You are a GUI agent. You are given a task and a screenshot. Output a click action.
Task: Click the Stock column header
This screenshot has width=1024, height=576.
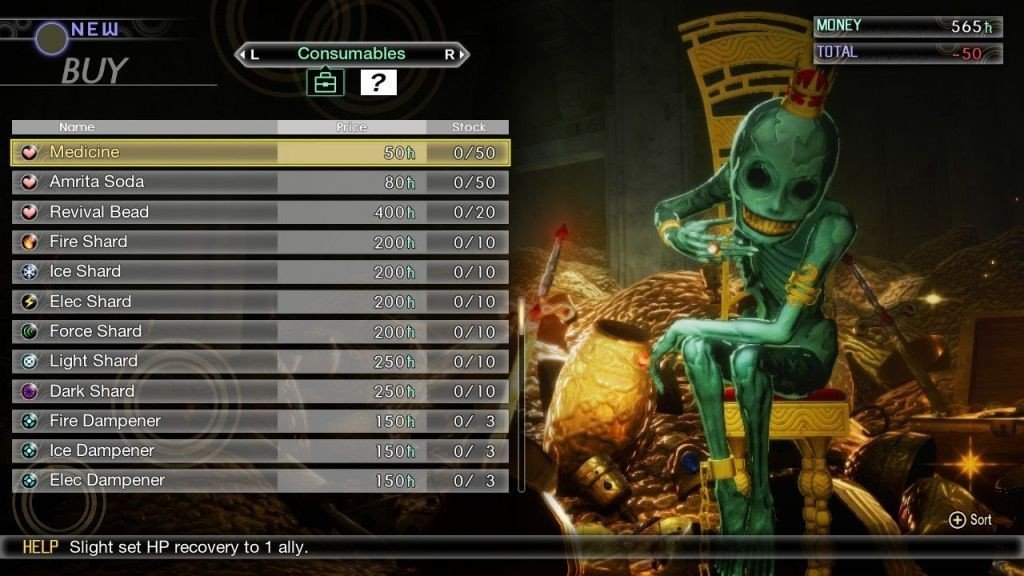468,127
